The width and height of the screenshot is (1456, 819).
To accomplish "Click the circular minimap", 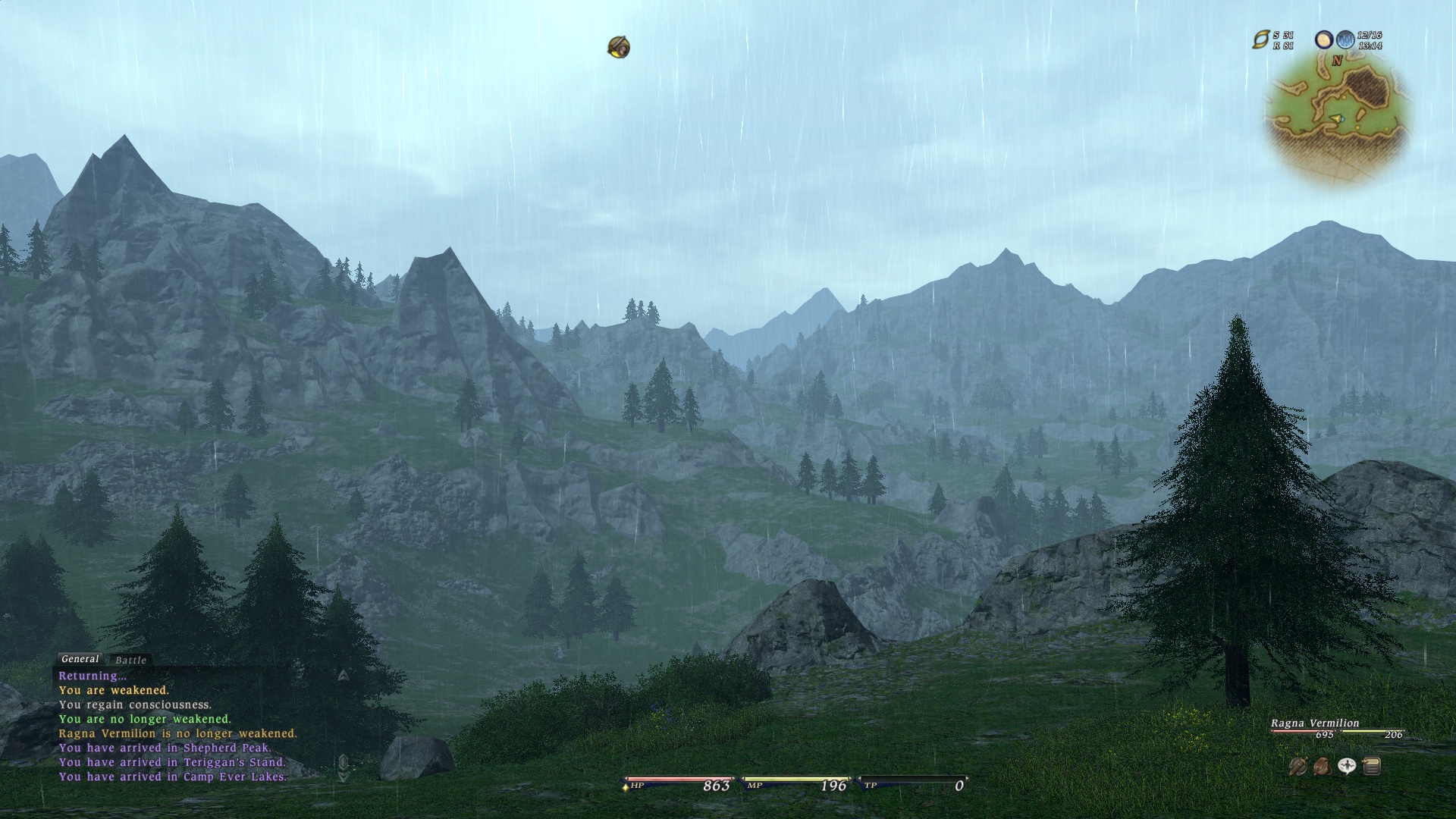I will tap(1338, 118).
